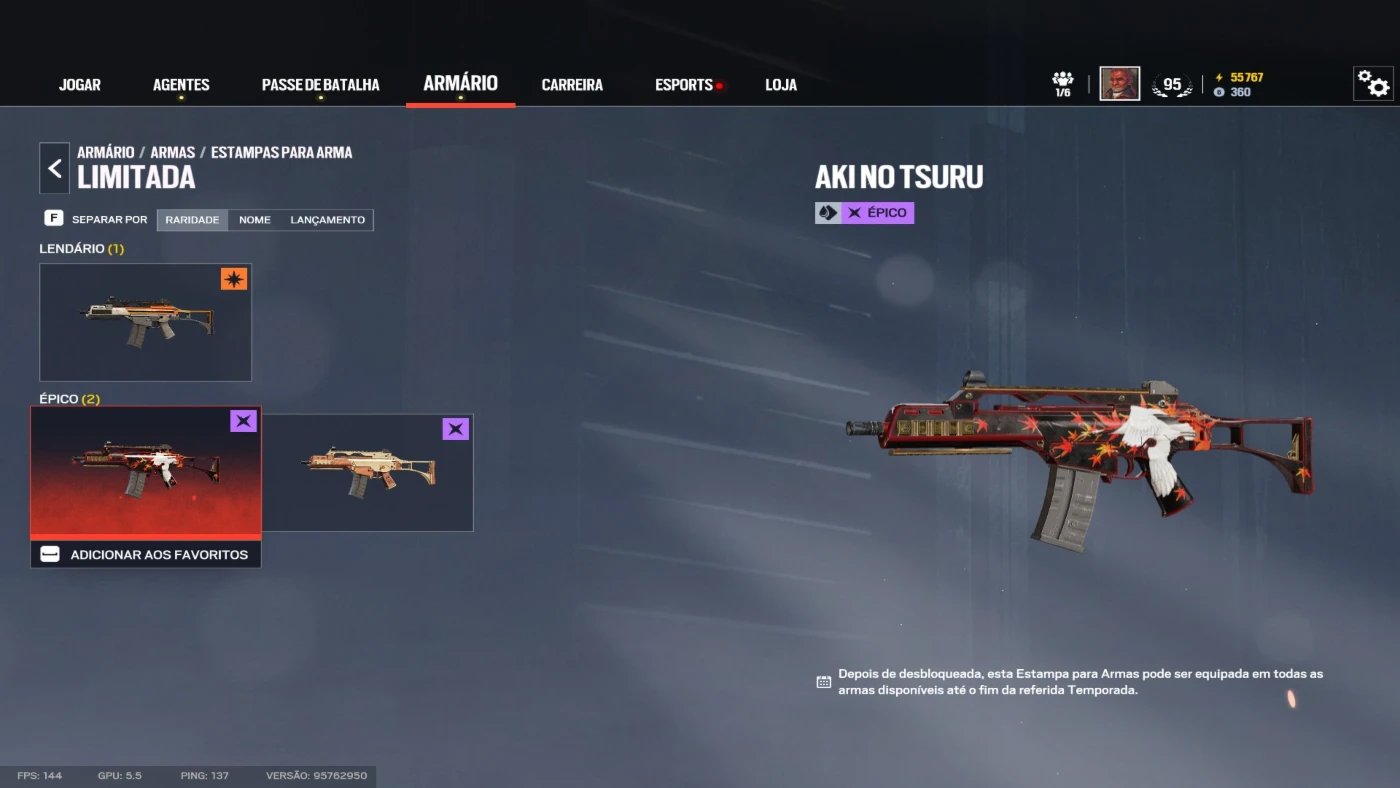The height and width of the screenshot is (788, 1400).
Task: Visit the Loja store
Action: pos(781,85)
